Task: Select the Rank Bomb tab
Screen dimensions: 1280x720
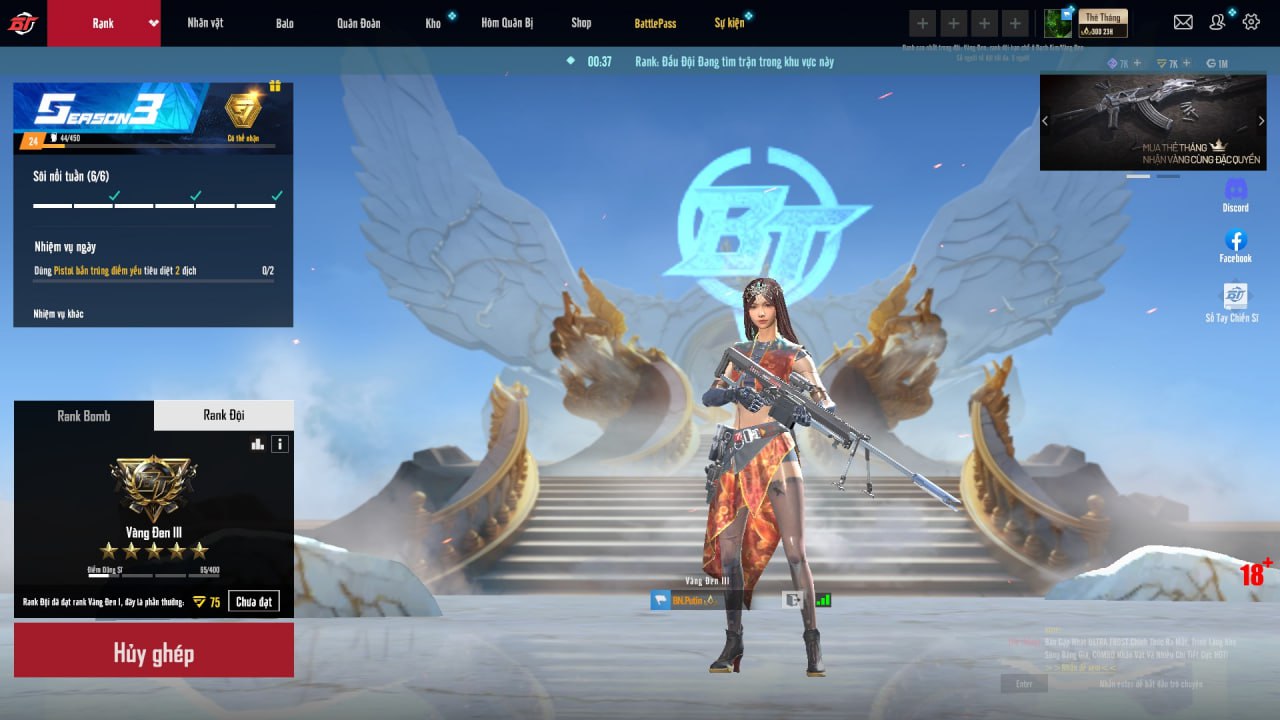Action: tap(84, 415)
